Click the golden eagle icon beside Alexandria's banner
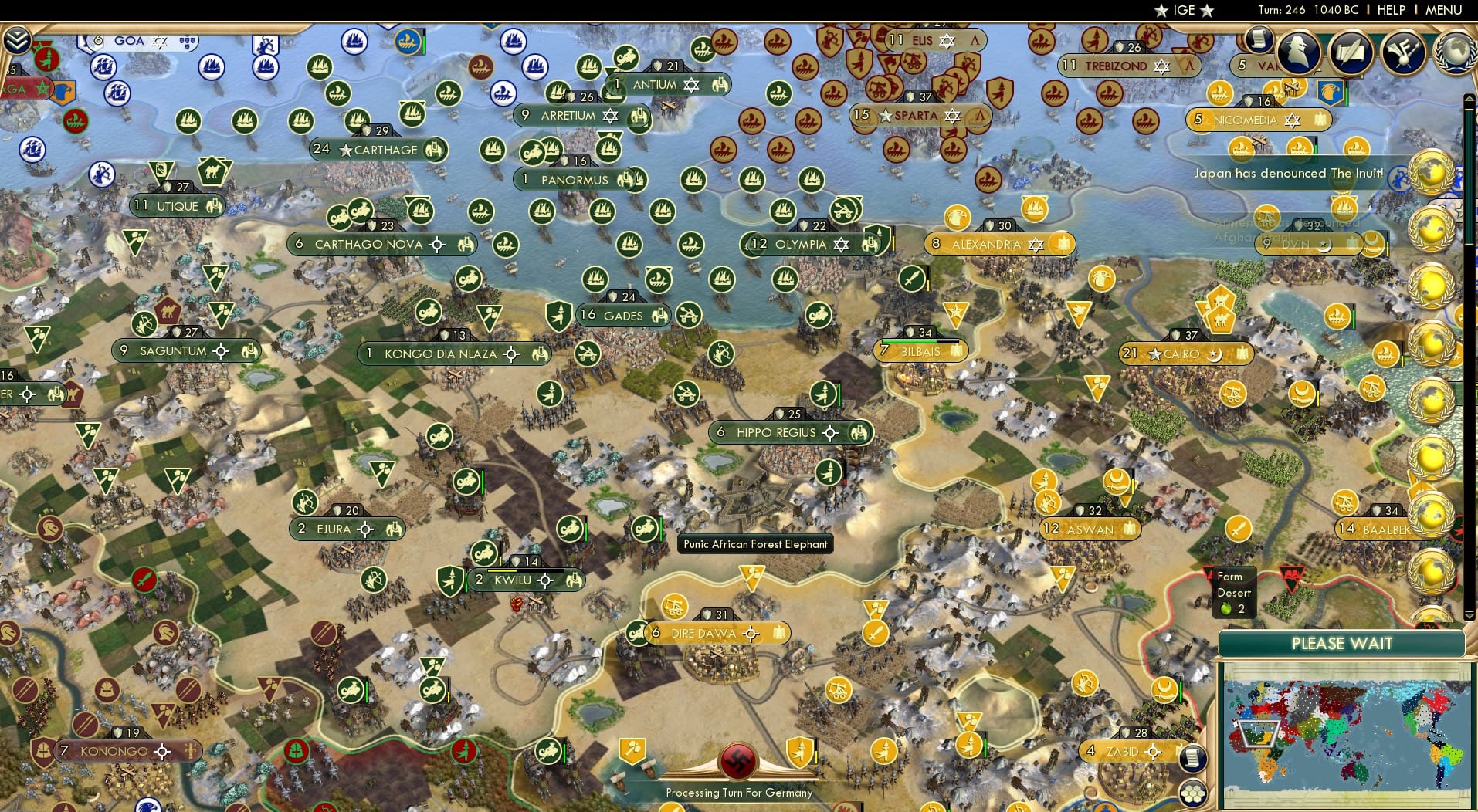 coord(957,219)
